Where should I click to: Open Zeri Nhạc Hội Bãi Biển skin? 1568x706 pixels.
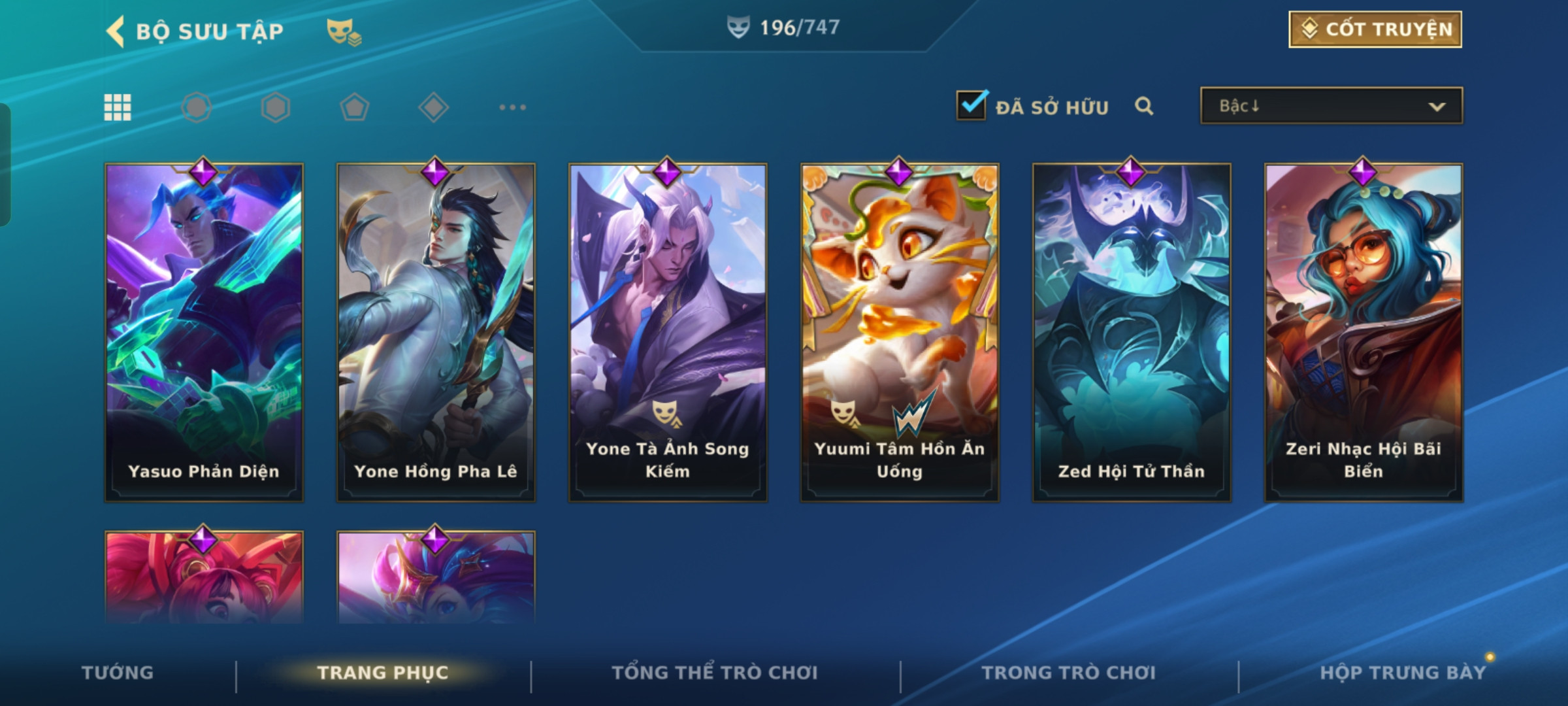coord(1364,332)
